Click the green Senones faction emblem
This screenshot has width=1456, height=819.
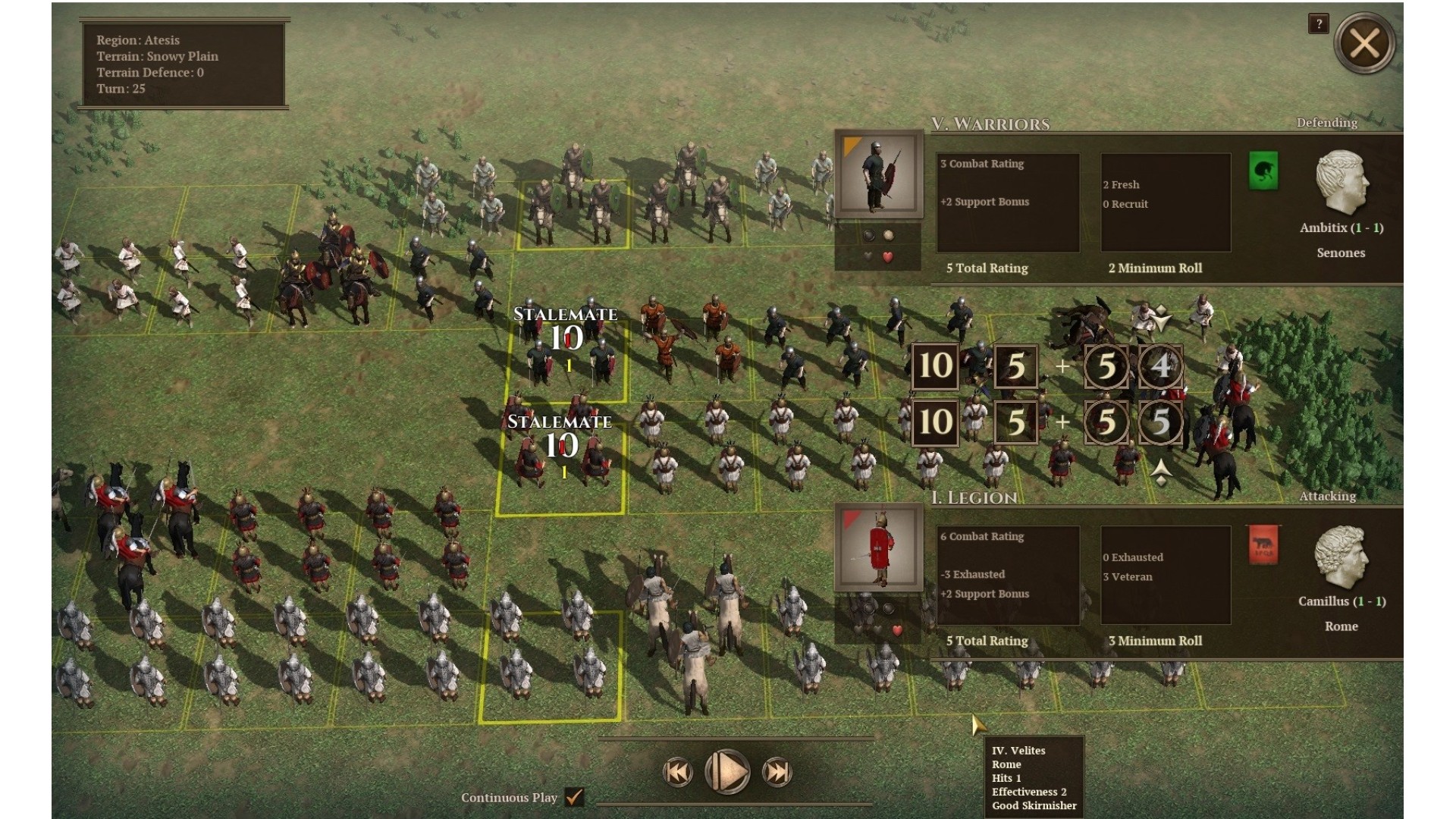1263,171
